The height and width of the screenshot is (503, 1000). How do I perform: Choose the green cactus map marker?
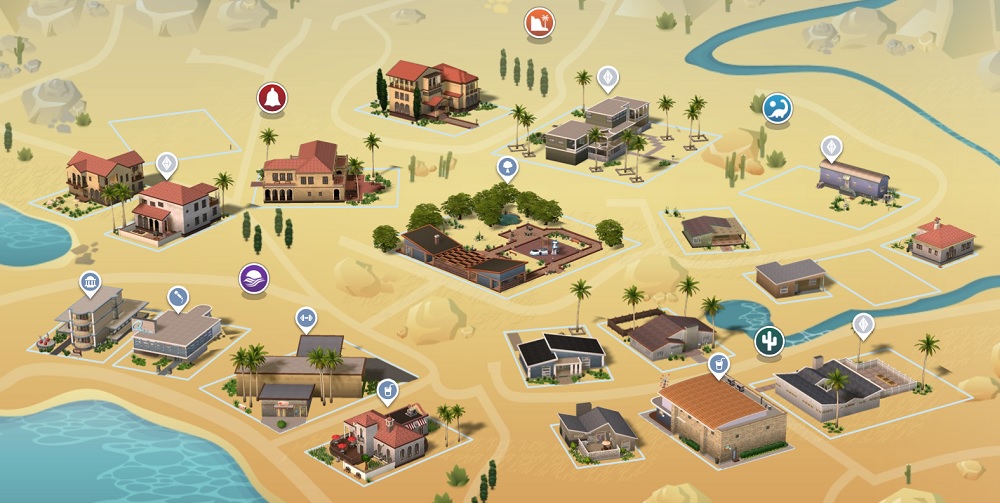click(x=769, y=340)
